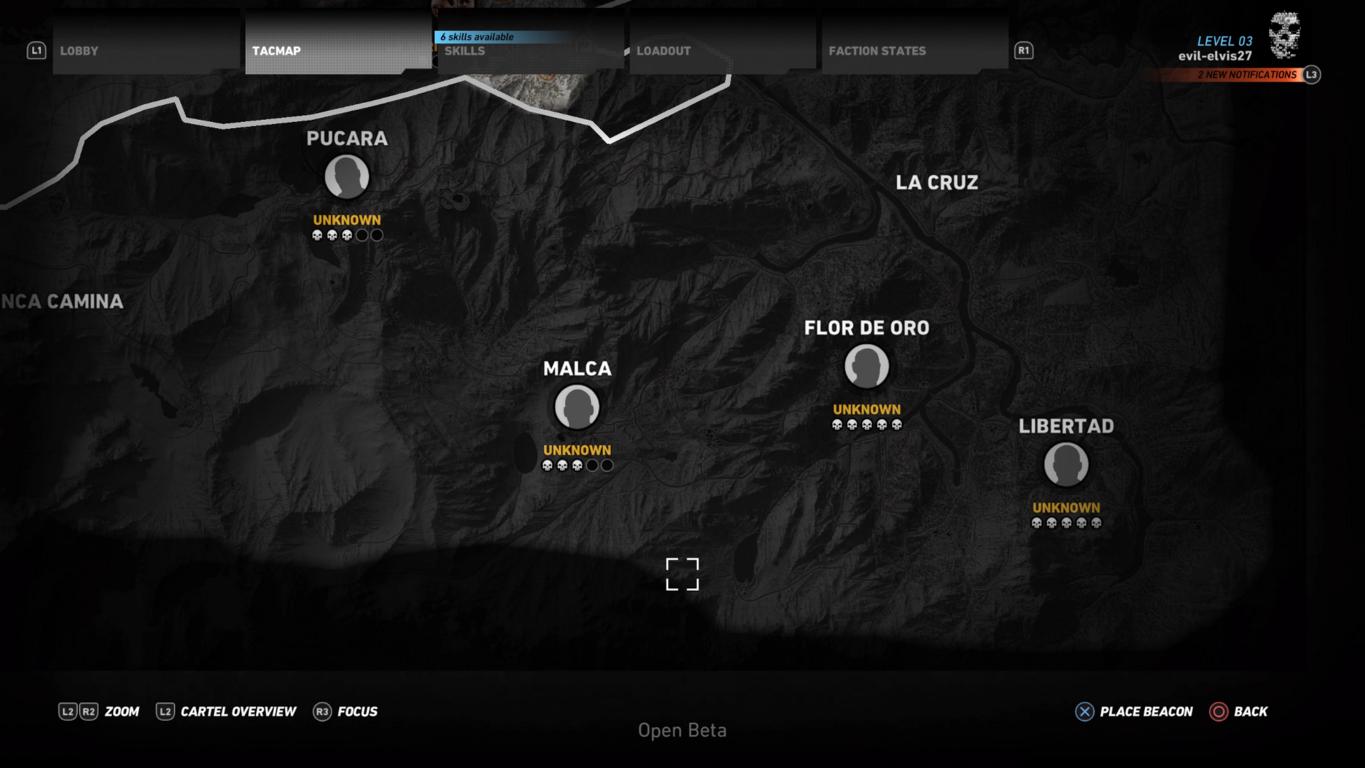The image size is (1365, 768).
Task: Go to the Loadout tab
Action: tap(722, 50)
